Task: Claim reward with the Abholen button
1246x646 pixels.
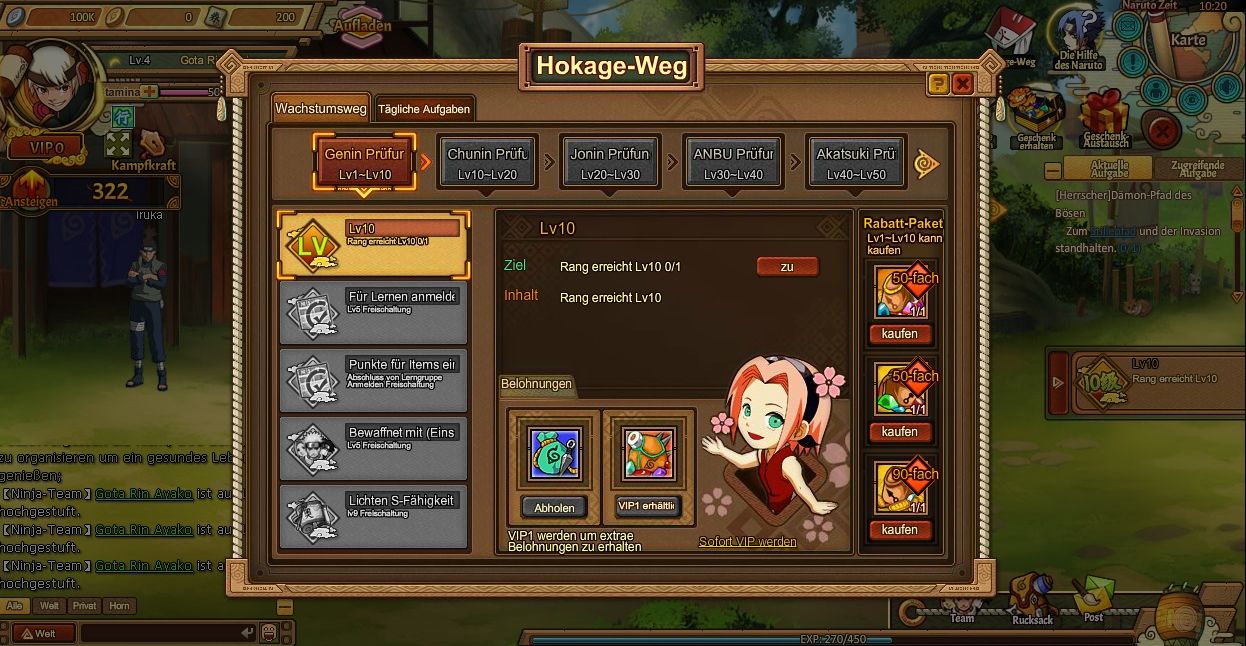Action: click(x=554, y=507)
